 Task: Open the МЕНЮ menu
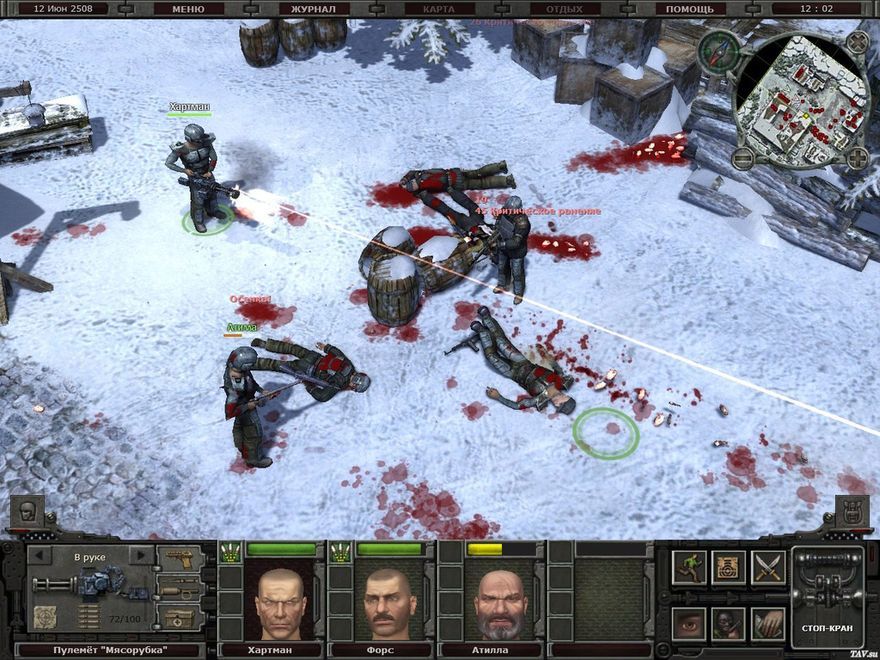click(188, 9)
